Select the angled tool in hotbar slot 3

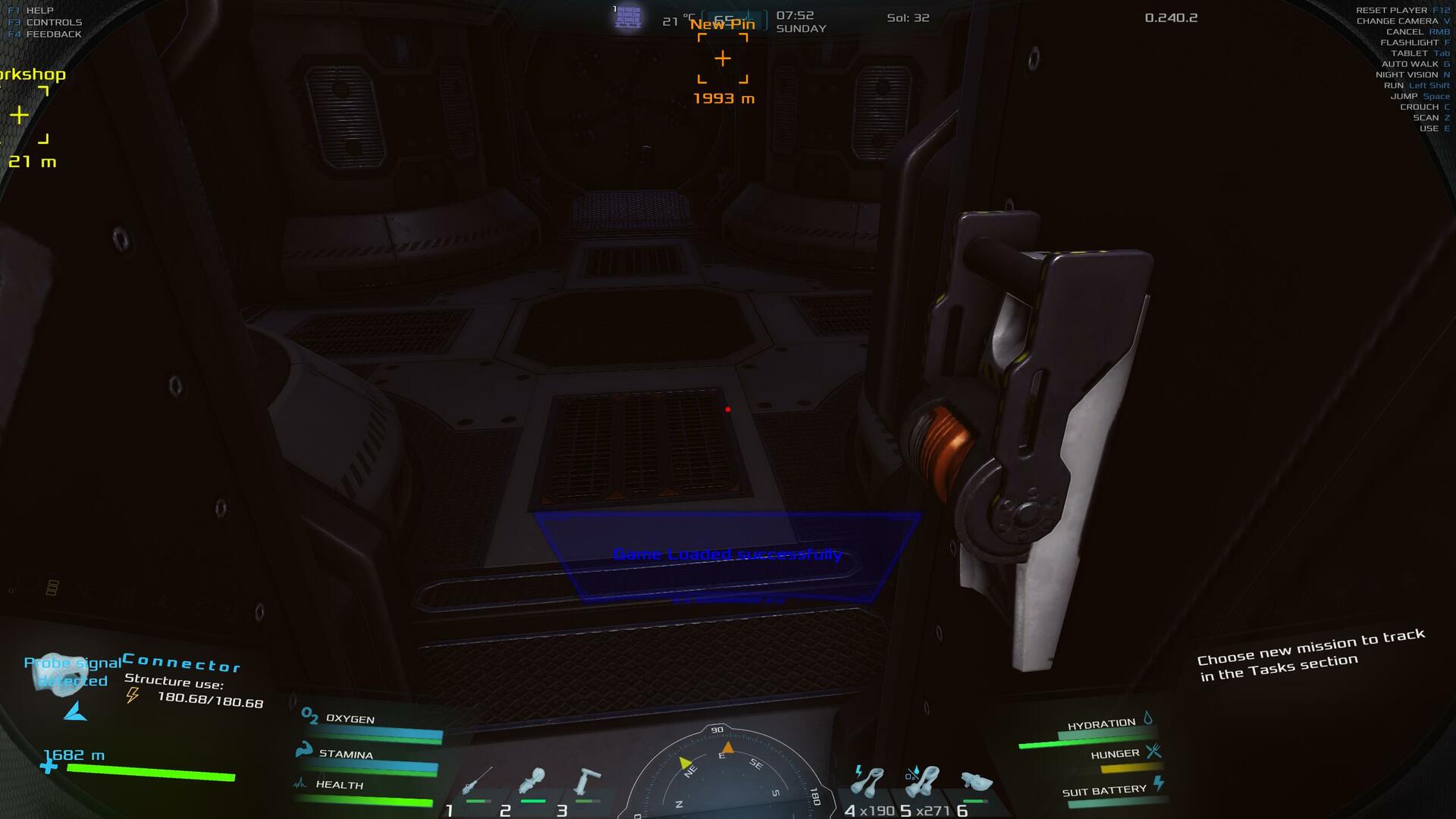pyautogui.click(x=588, y=781)
